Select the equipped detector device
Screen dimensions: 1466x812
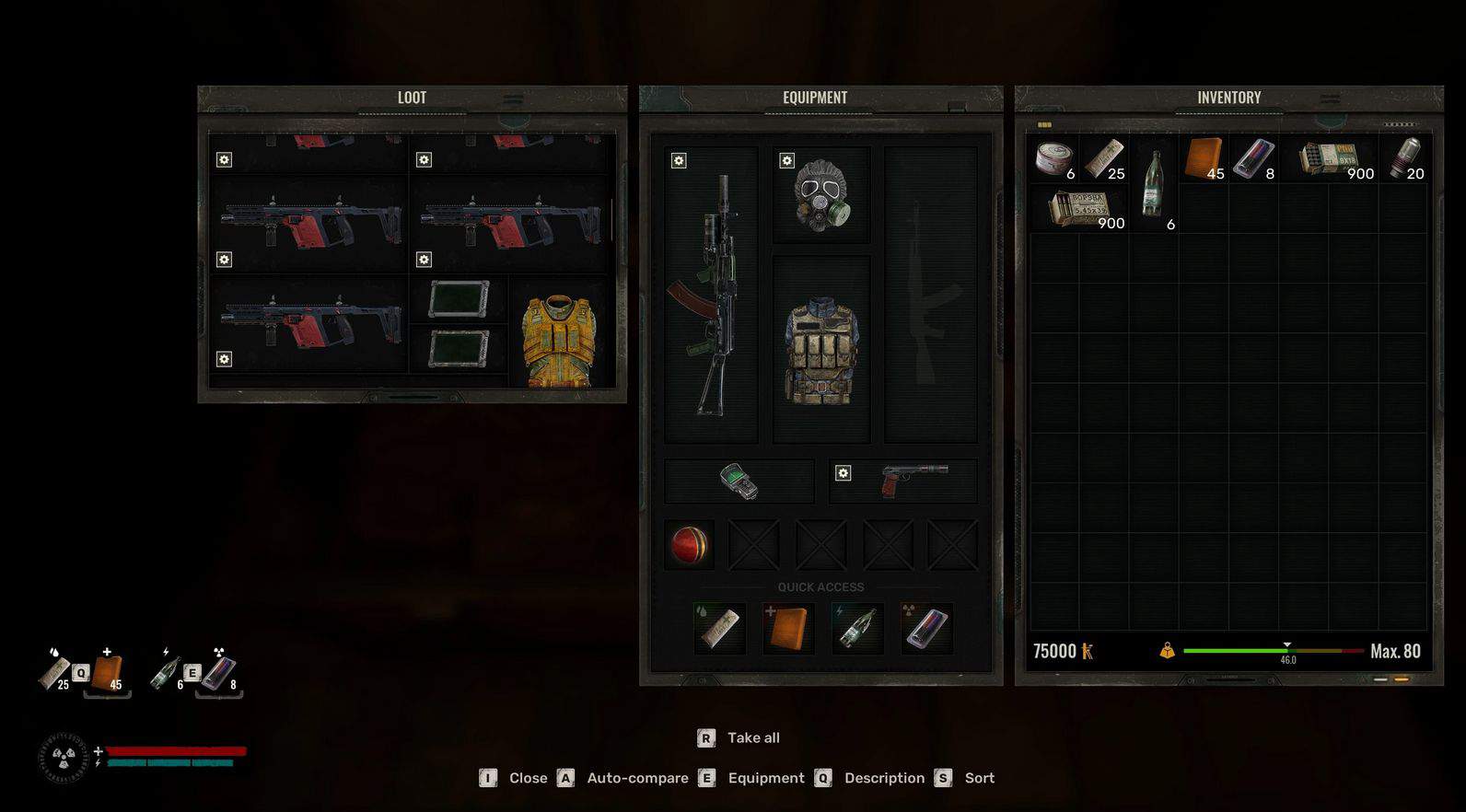[739, 481]
